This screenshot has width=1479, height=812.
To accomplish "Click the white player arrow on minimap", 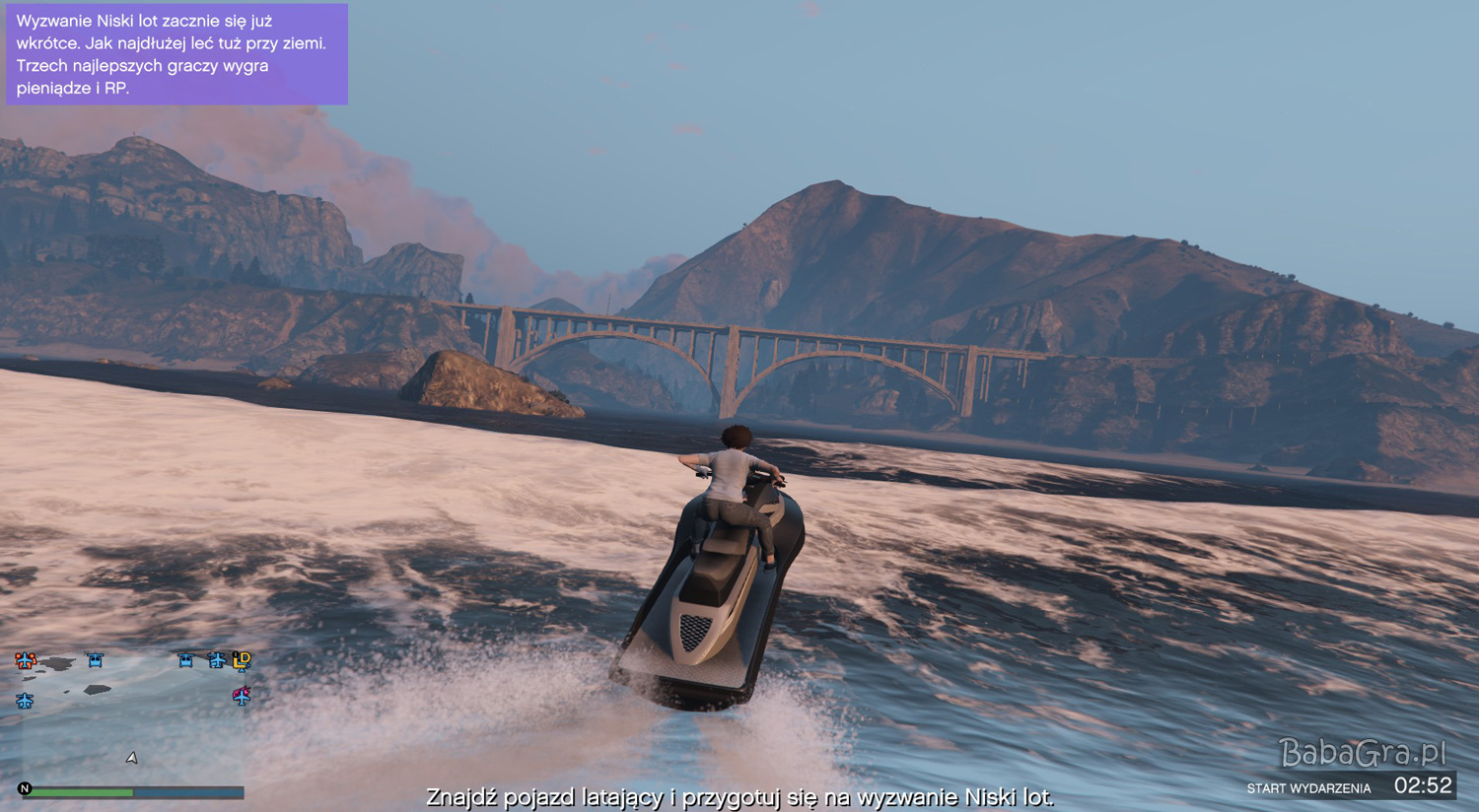I will pyautogui.click(x=131, y=757).
